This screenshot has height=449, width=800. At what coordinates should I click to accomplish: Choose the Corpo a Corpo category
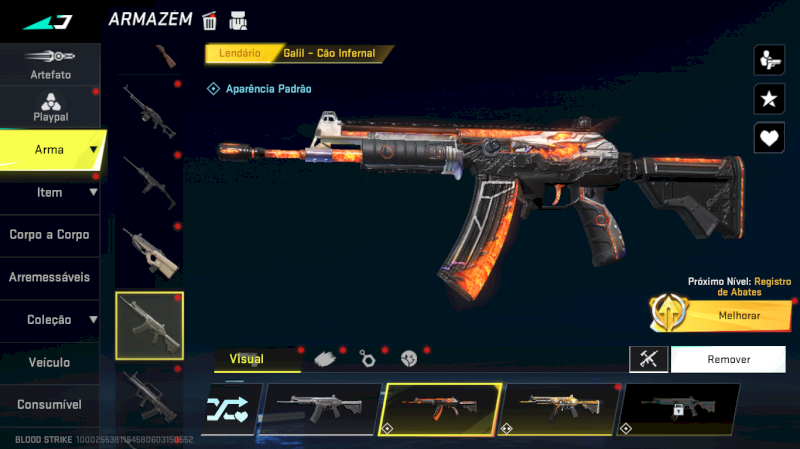click(50, 235)
